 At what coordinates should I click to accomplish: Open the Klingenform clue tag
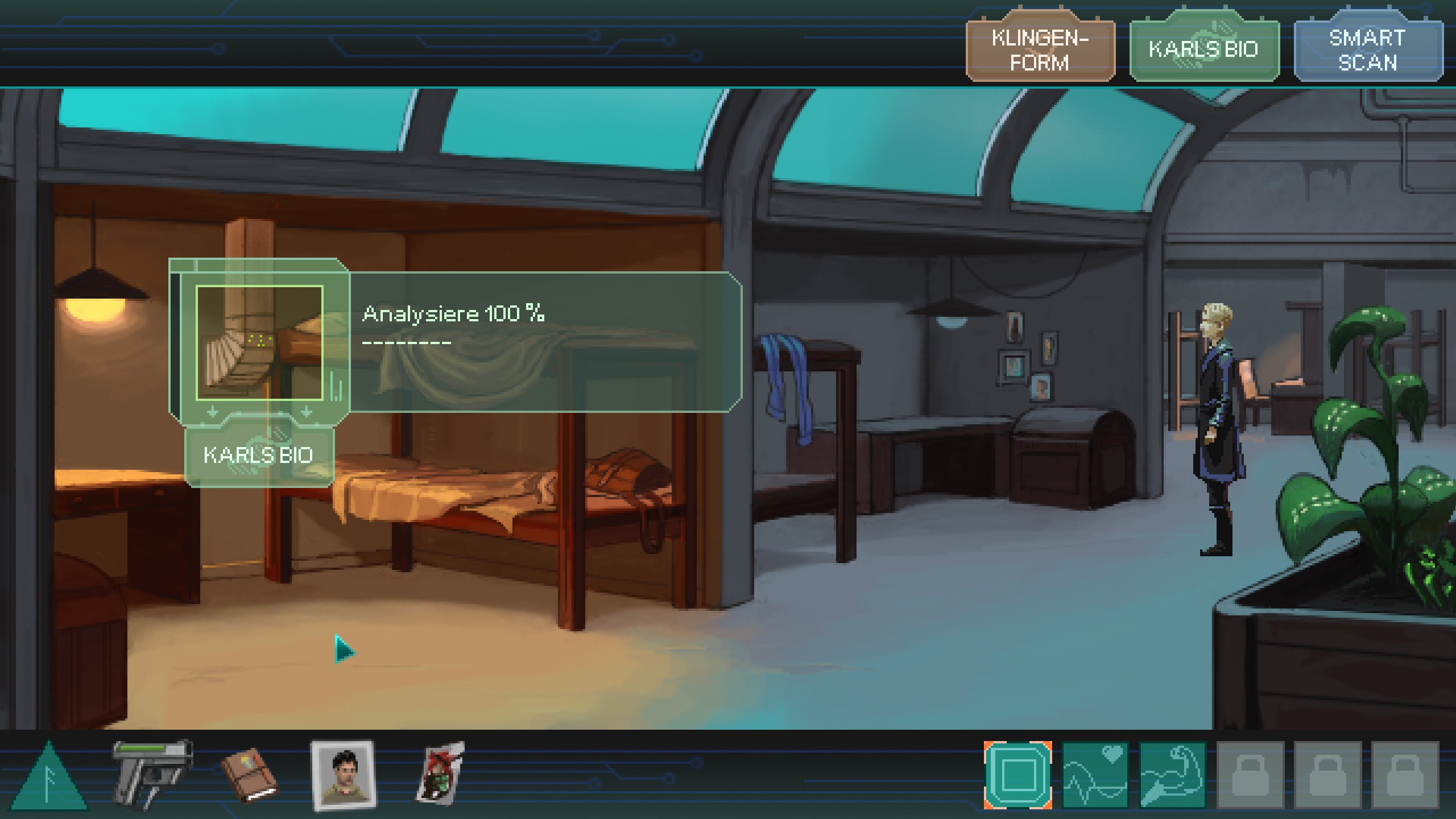[1040, 50]
